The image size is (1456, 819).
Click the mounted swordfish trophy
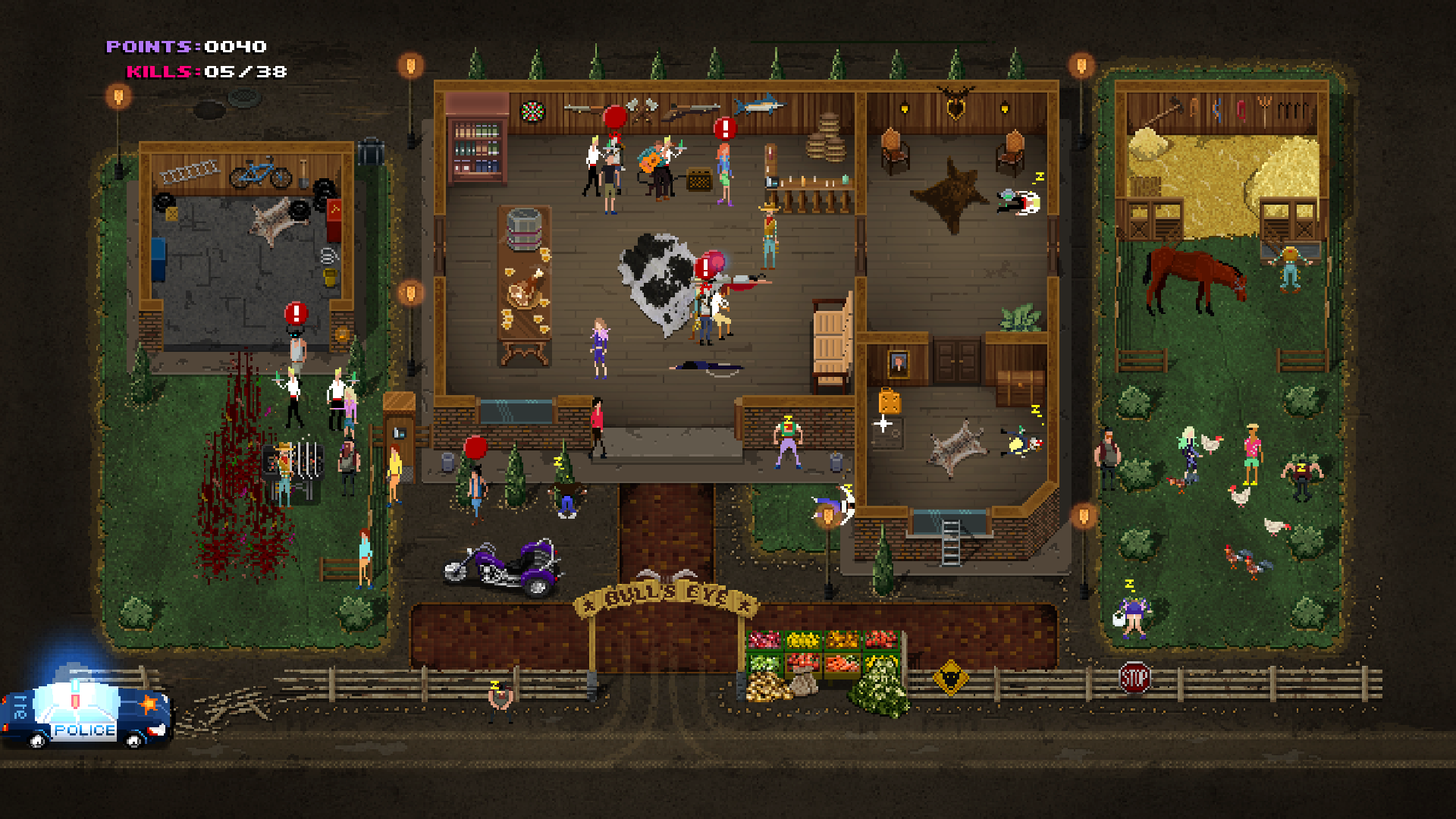click(x=761, y=106)
